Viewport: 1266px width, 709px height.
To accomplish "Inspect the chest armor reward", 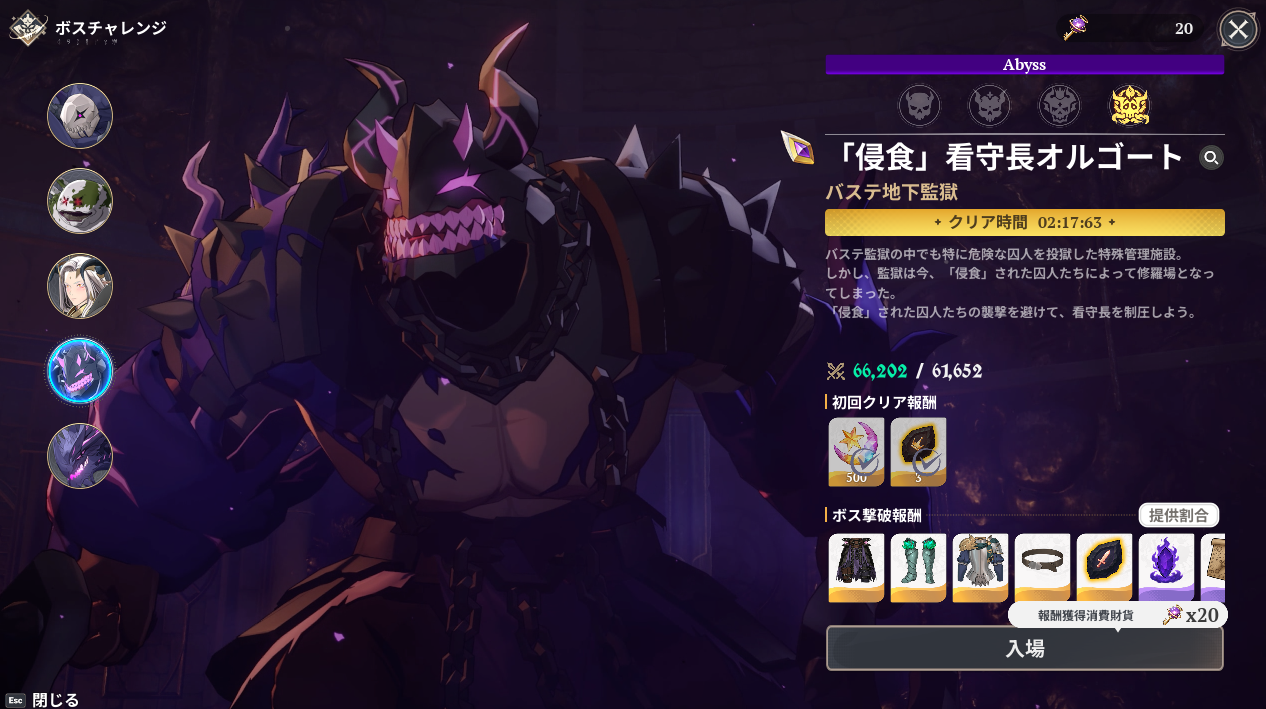I will click(980, 567).
